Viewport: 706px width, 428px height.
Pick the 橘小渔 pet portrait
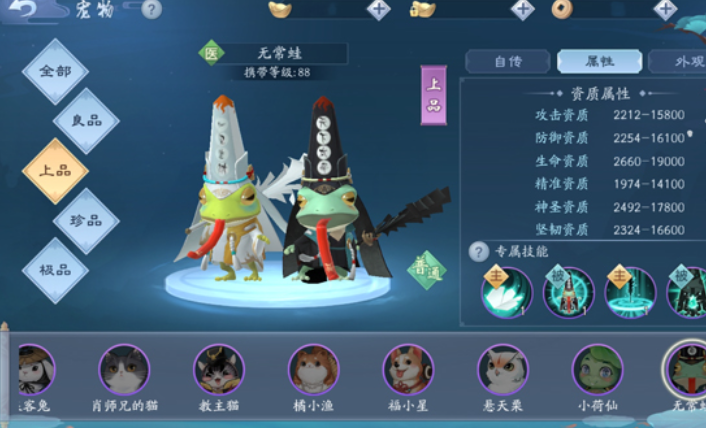tap(313, 372)
